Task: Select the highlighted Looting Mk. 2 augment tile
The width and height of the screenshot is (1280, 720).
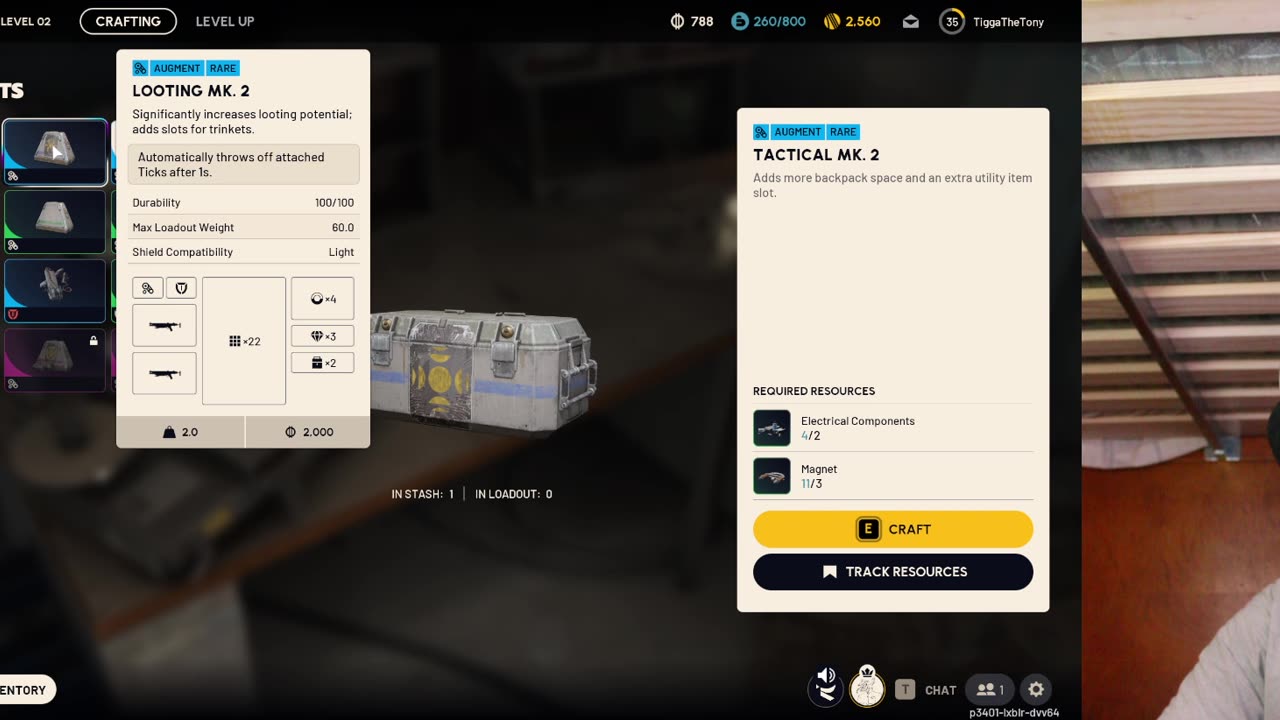Action: click(x=55, y=152)
